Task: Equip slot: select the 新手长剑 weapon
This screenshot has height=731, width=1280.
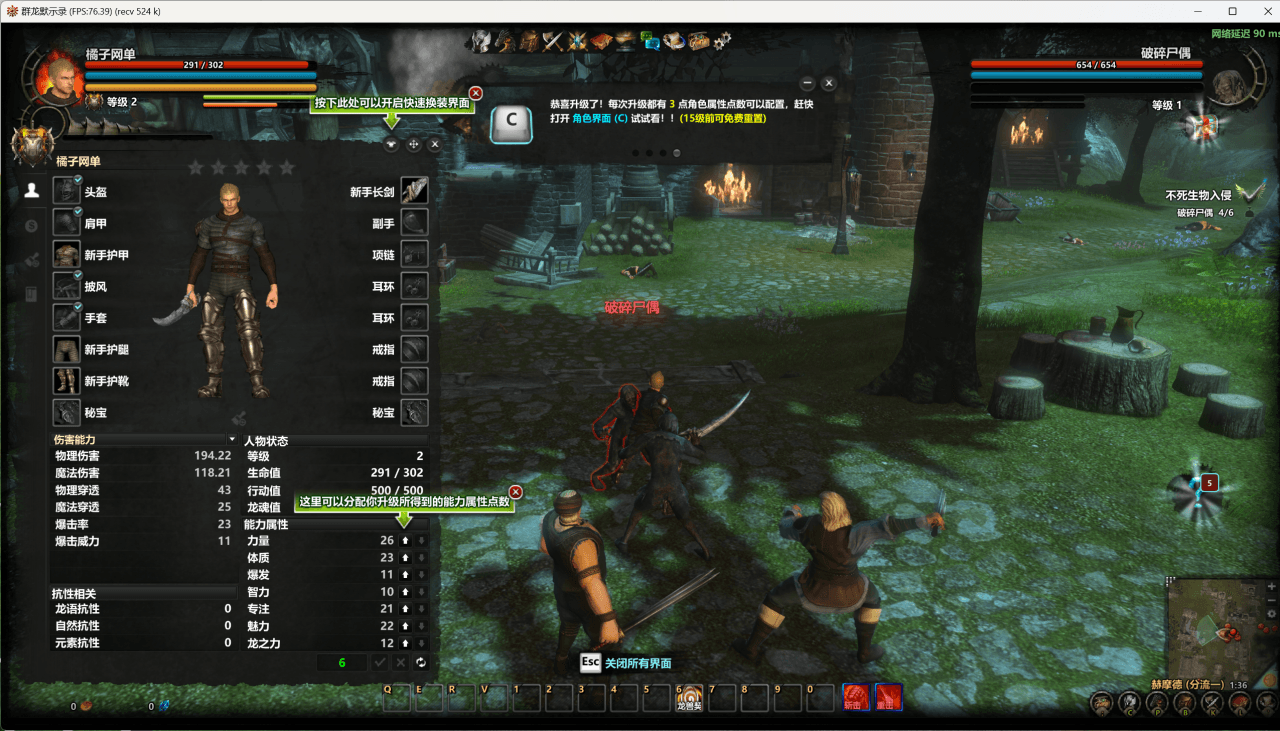Action: 414,192
